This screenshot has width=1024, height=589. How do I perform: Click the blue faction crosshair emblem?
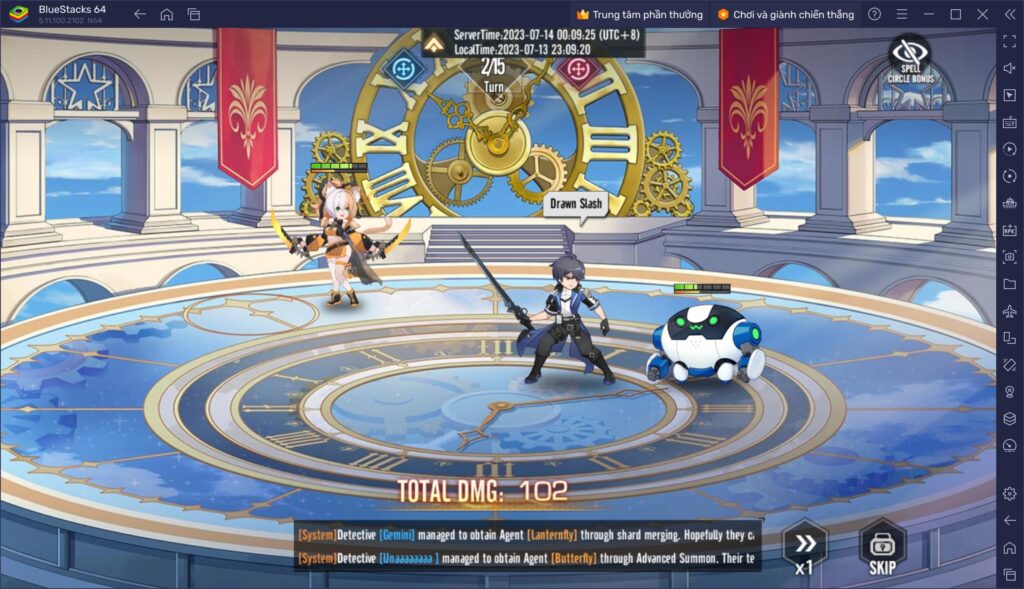pos(403,69)
